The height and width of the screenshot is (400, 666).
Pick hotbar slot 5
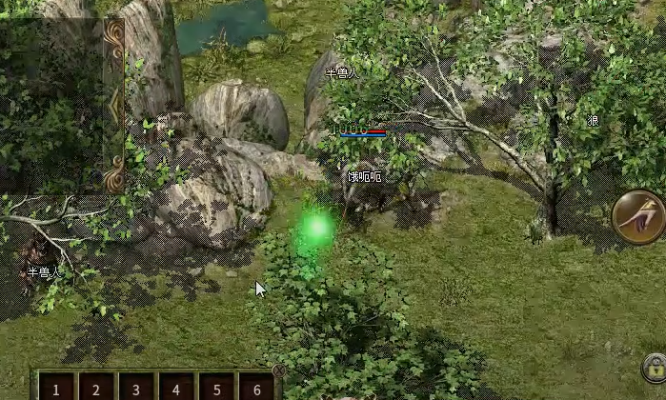216,388
